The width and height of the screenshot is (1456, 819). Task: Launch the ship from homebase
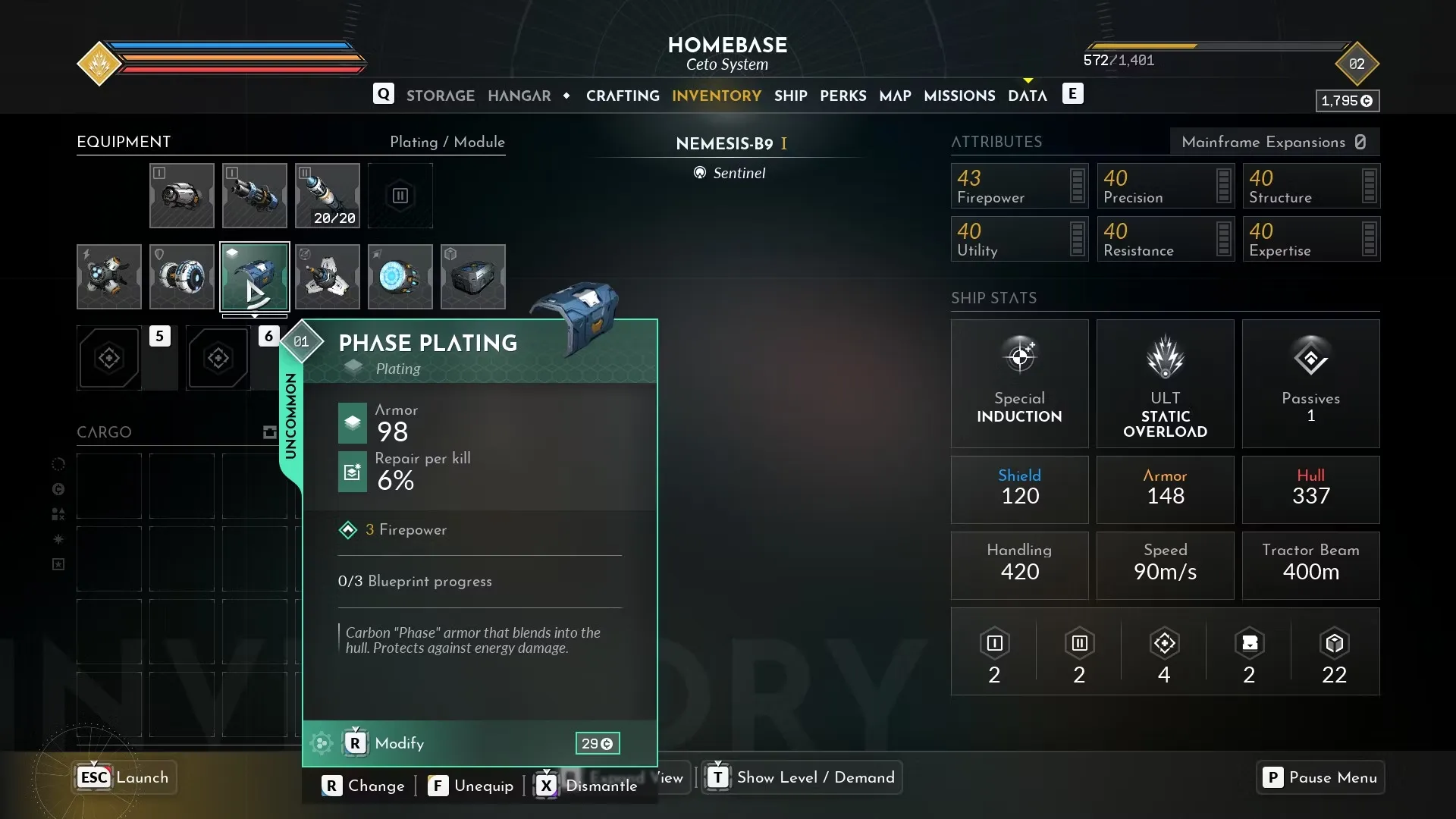click(124, 777)
